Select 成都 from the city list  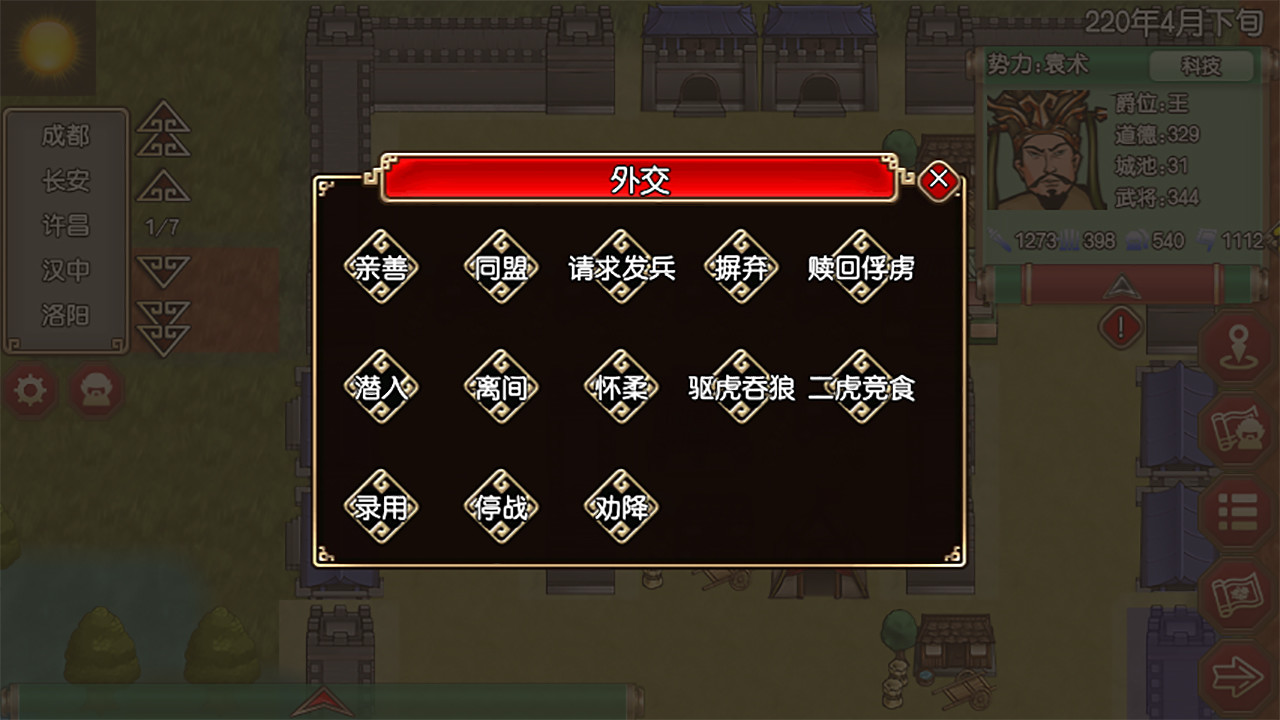point(66,139)
